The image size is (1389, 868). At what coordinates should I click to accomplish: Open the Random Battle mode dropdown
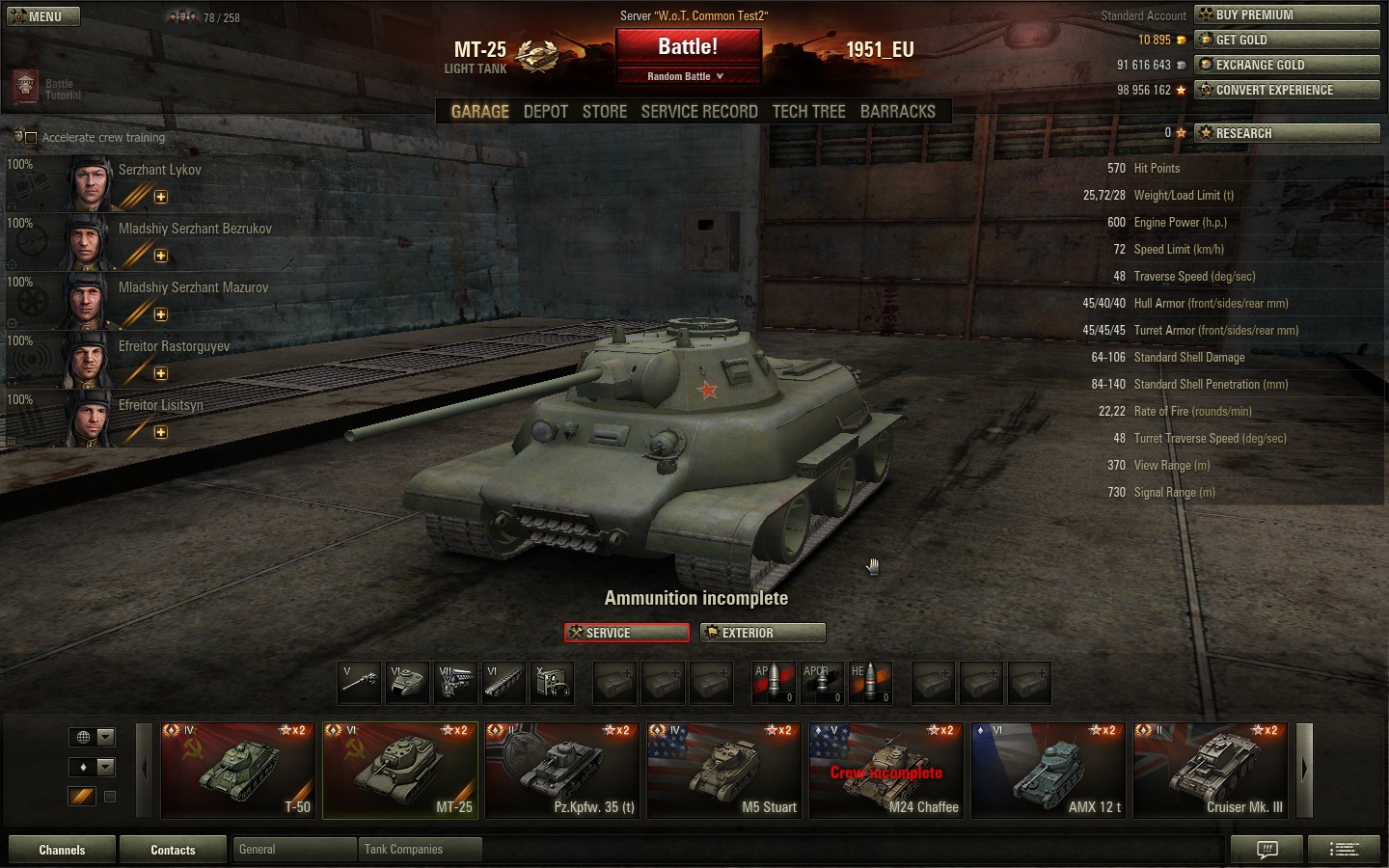[x=686, y=76]
